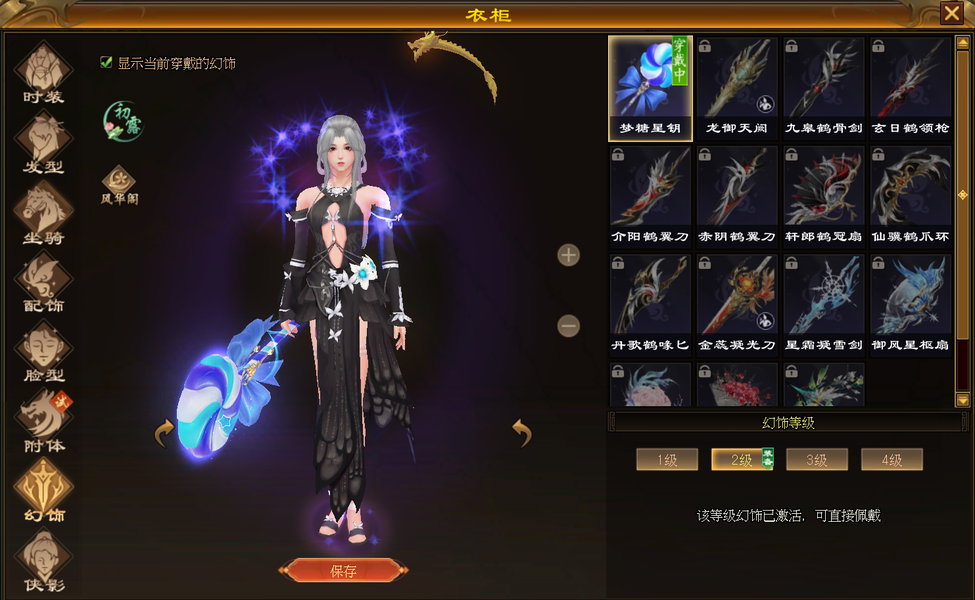Toggle the 显示当前穿戴的幻饰 checkbox
This screenshot has height=600, width=975.
106,62
